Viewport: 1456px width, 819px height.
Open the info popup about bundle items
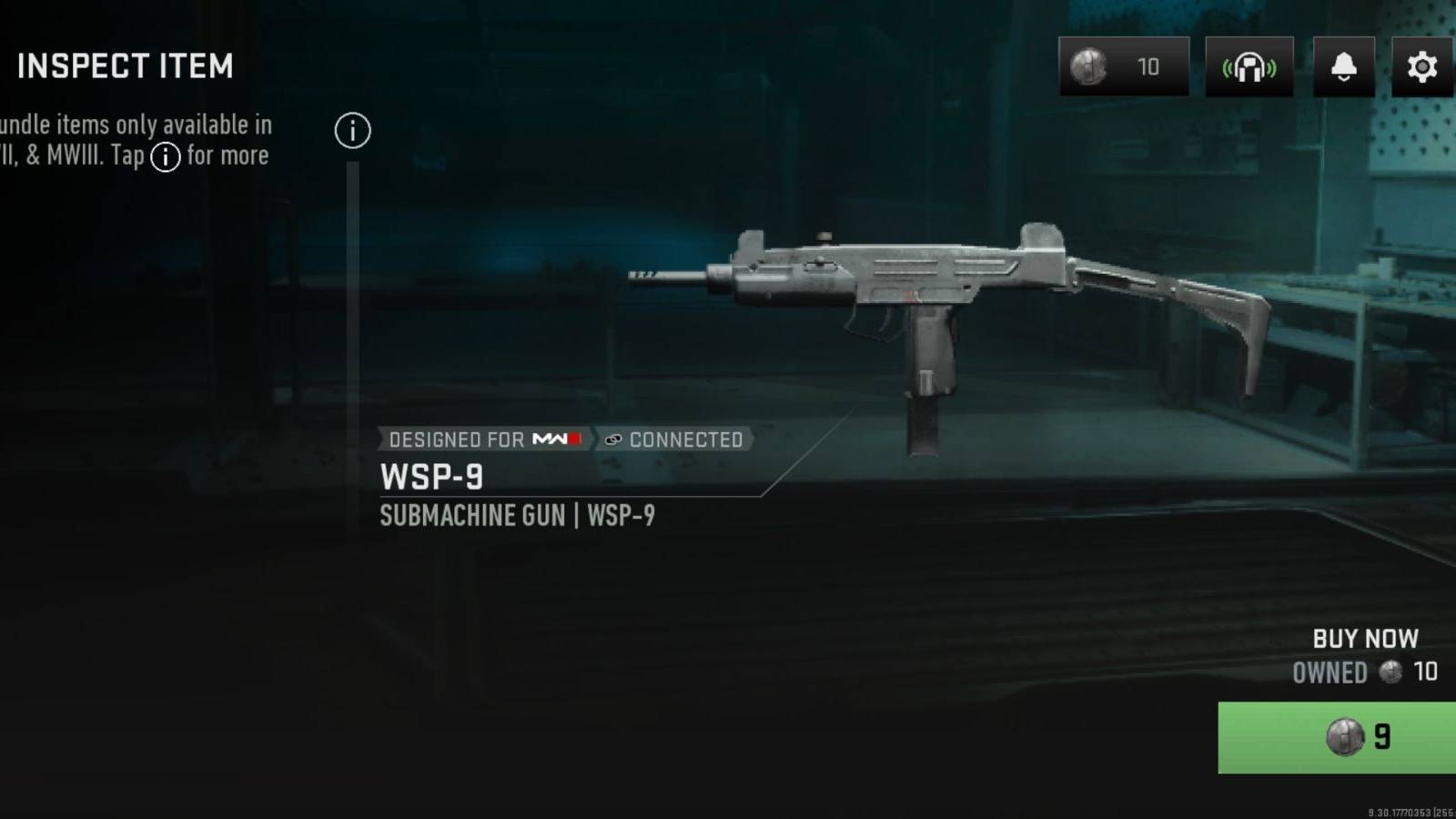tap(165, 157)
